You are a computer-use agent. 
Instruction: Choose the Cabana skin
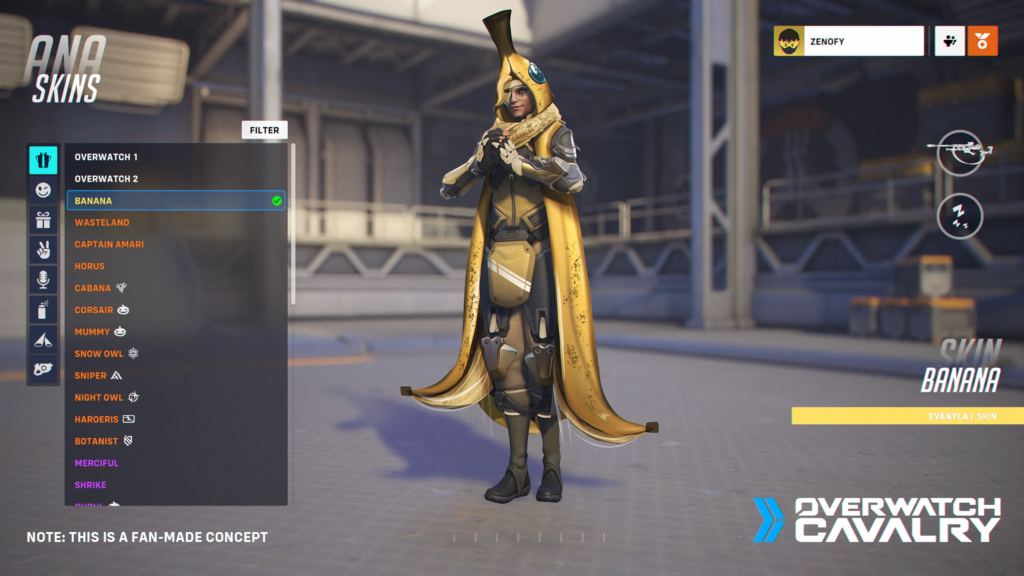pos(93,289)
